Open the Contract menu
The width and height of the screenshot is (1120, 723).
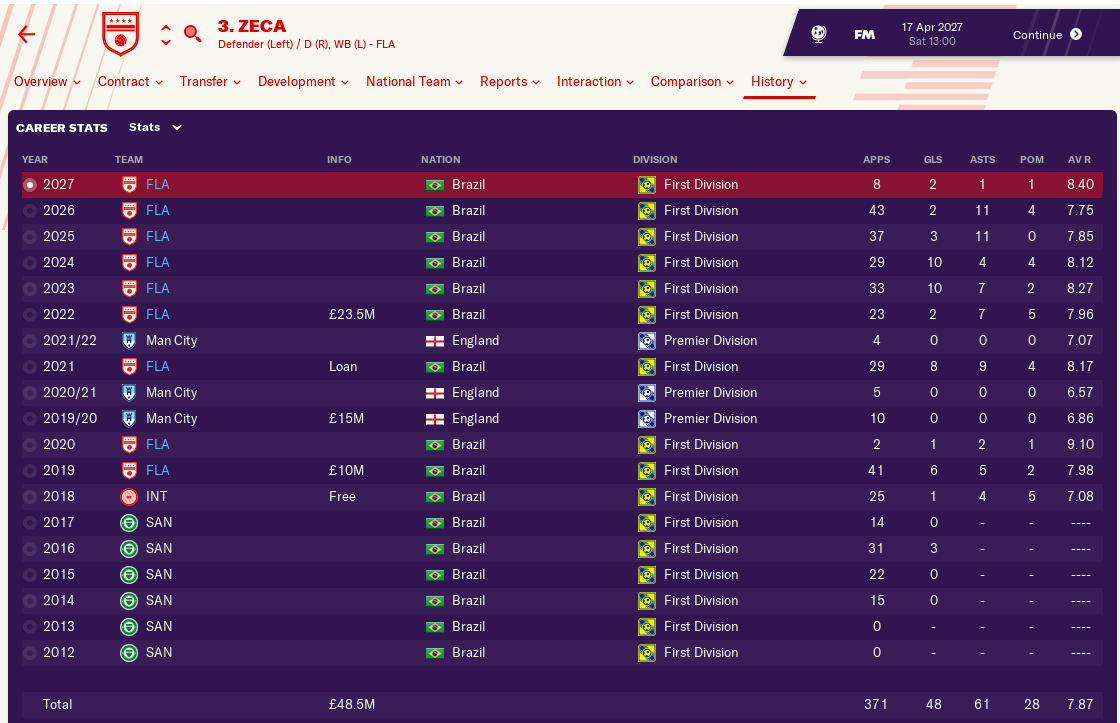[x=130, y=82]
